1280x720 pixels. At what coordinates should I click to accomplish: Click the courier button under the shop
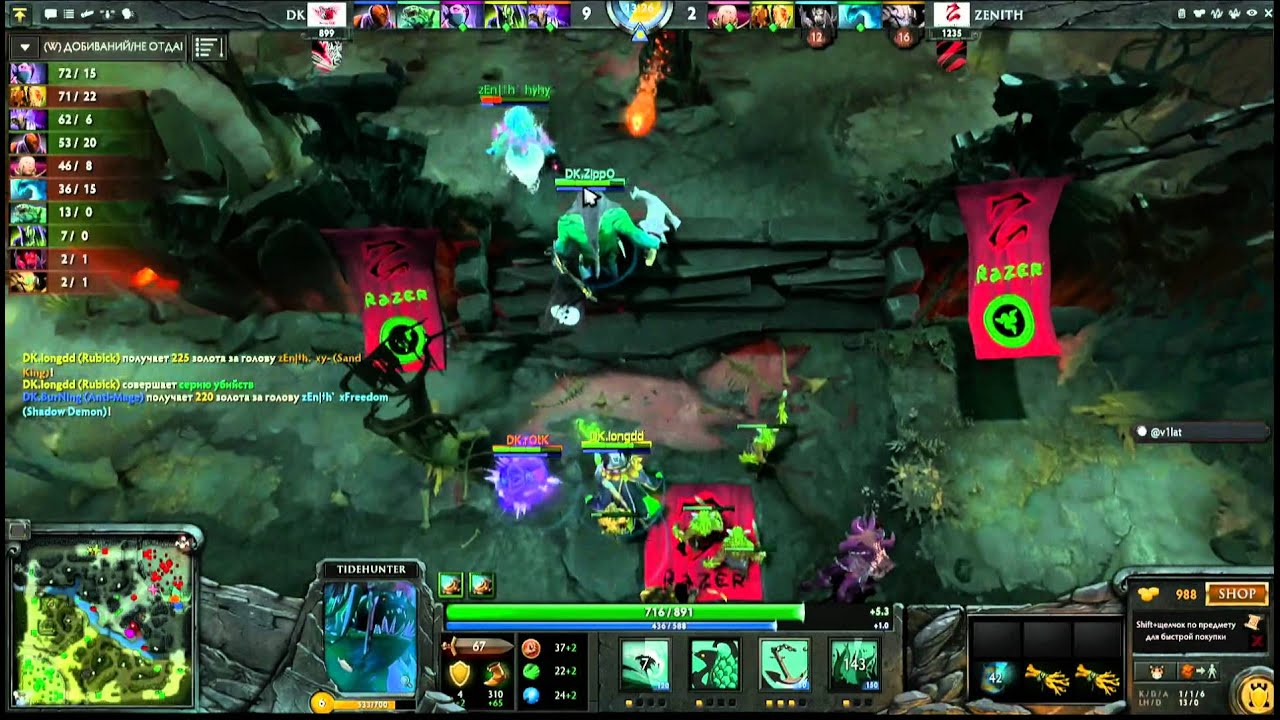[1153, 672]
